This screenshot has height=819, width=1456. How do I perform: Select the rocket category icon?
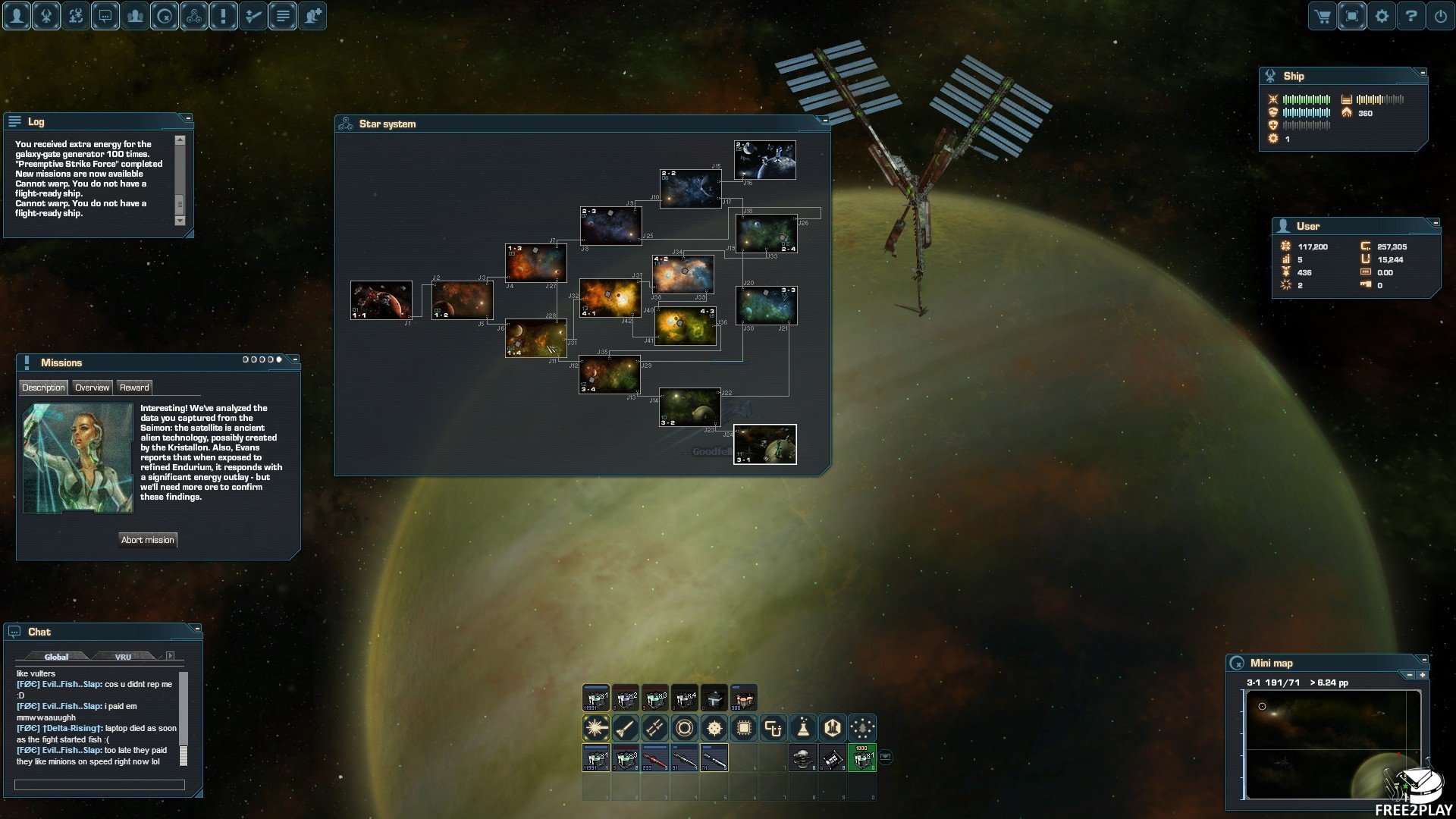[x=625, y=729]
